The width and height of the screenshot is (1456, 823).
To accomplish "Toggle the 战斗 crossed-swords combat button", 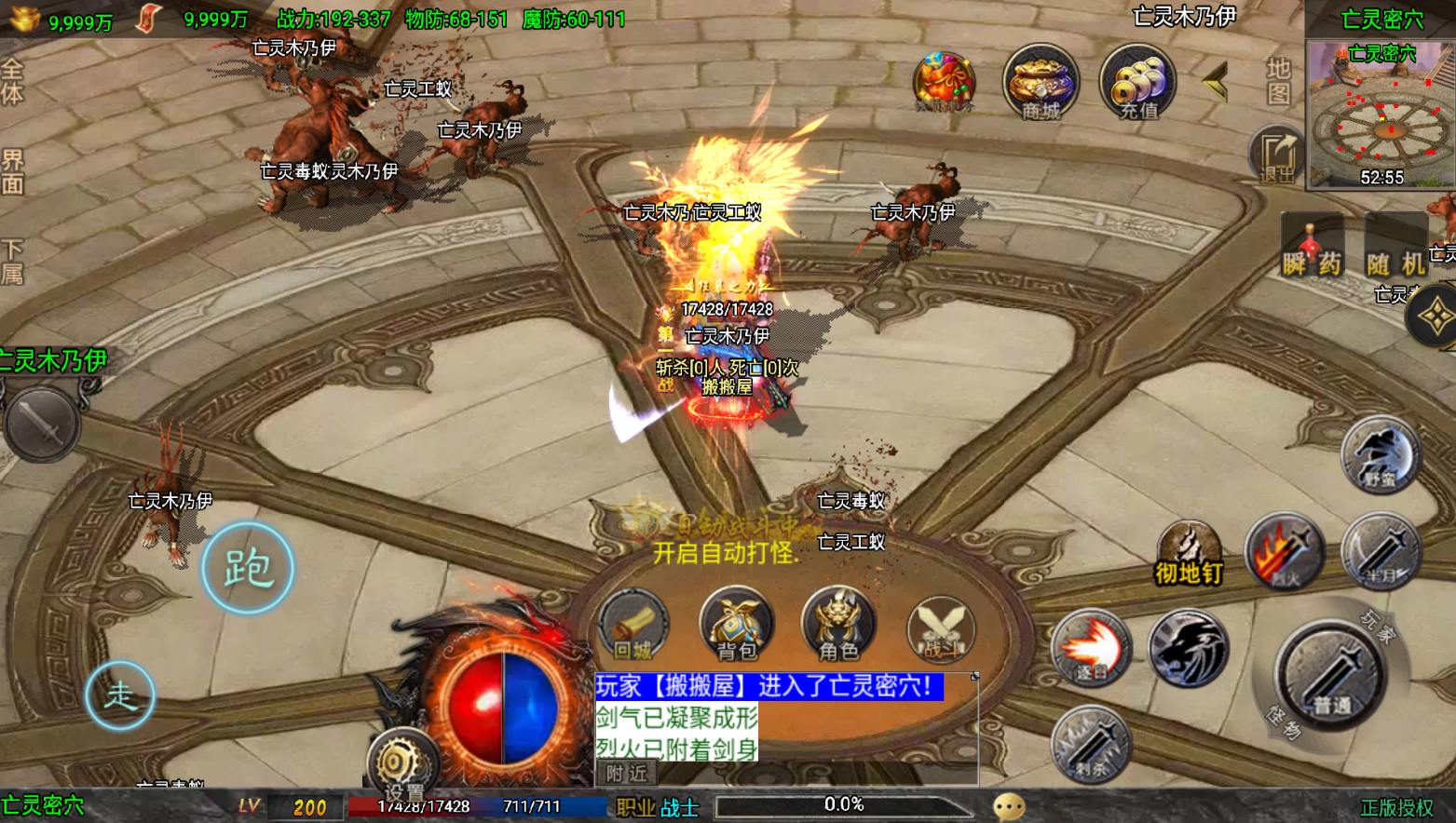I will (941, 628).
